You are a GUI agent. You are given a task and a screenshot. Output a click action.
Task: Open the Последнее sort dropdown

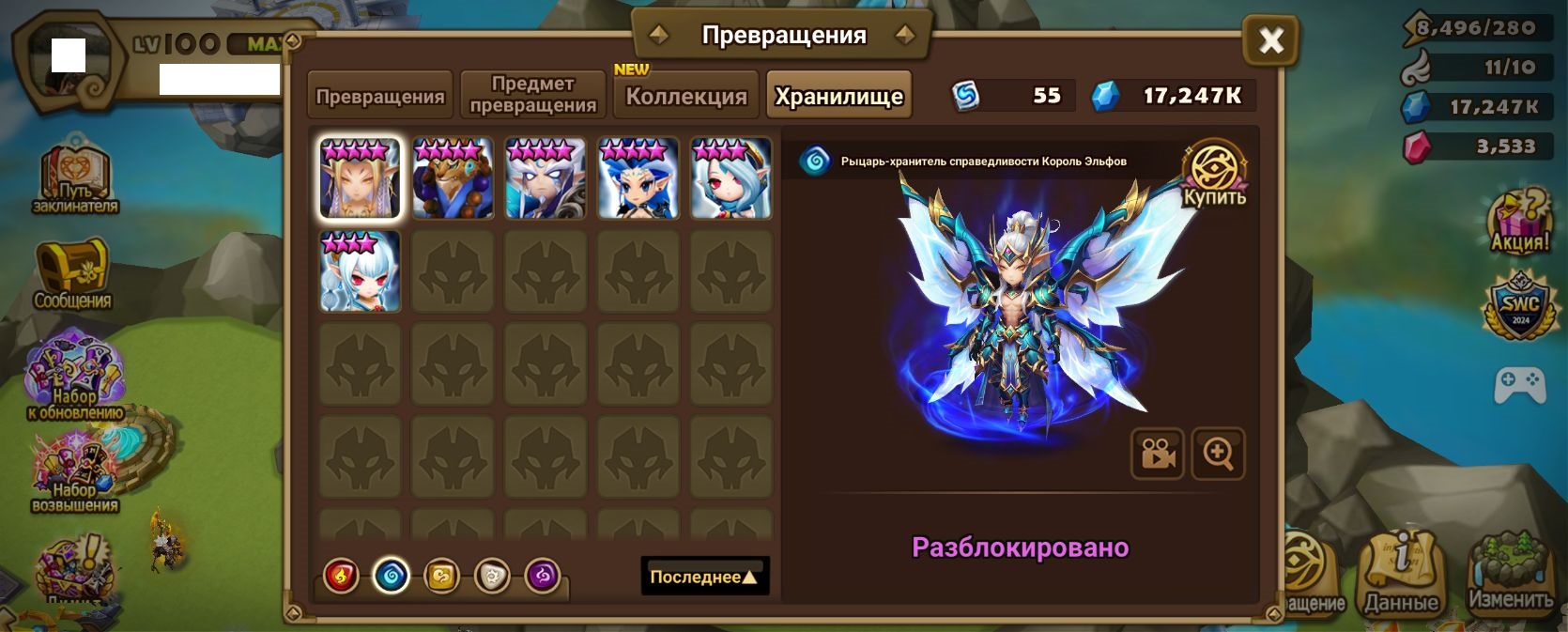pyautogui.click(x=704, y=577)
